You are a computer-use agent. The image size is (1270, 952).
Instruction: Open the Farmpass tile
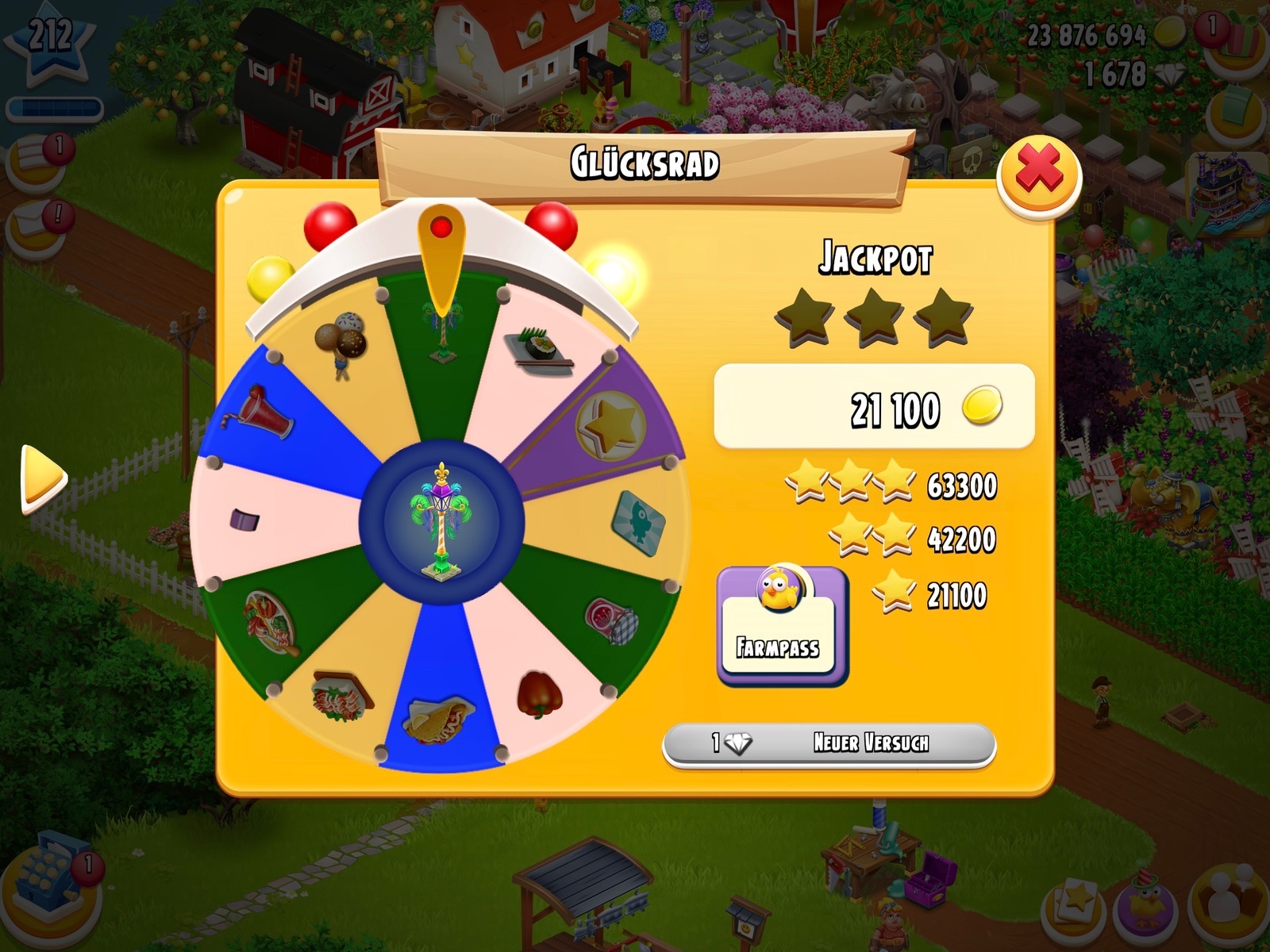pyautogui.click(x=781, y=624)
